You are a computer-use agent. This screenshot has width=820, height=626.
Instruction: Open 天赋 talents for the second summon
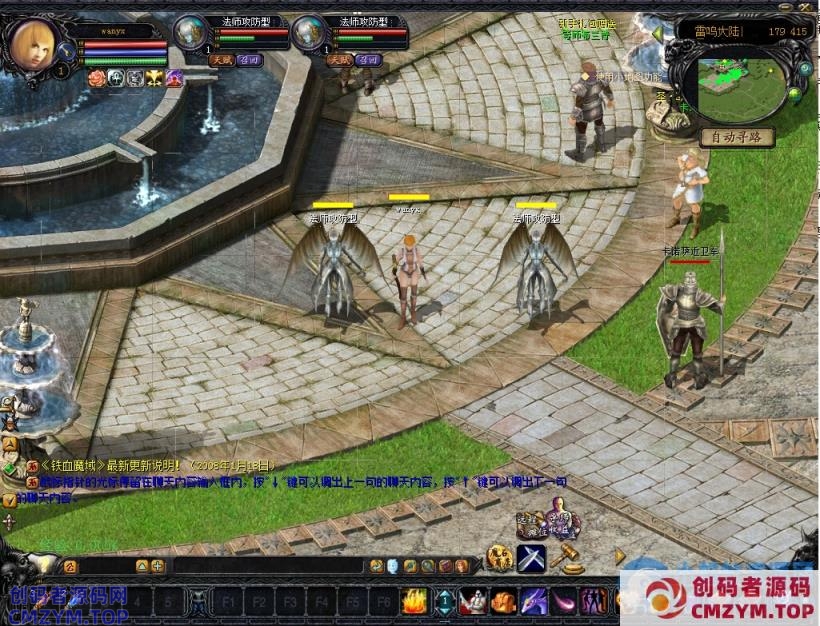pyautogui.click(x=338, y=60)
